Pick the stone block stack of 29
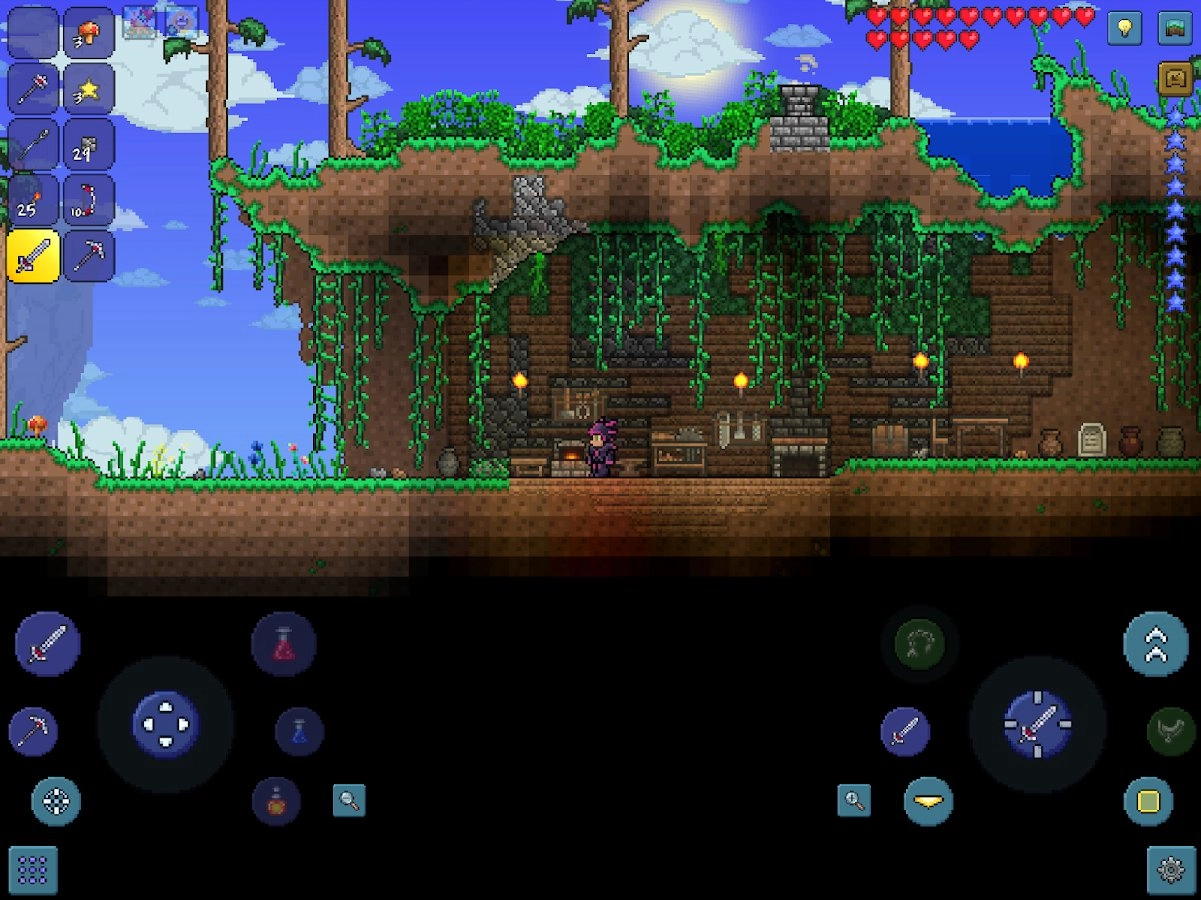Image resolution: width=1201 pixels, height=900 pixels. [x=88, y=145]
